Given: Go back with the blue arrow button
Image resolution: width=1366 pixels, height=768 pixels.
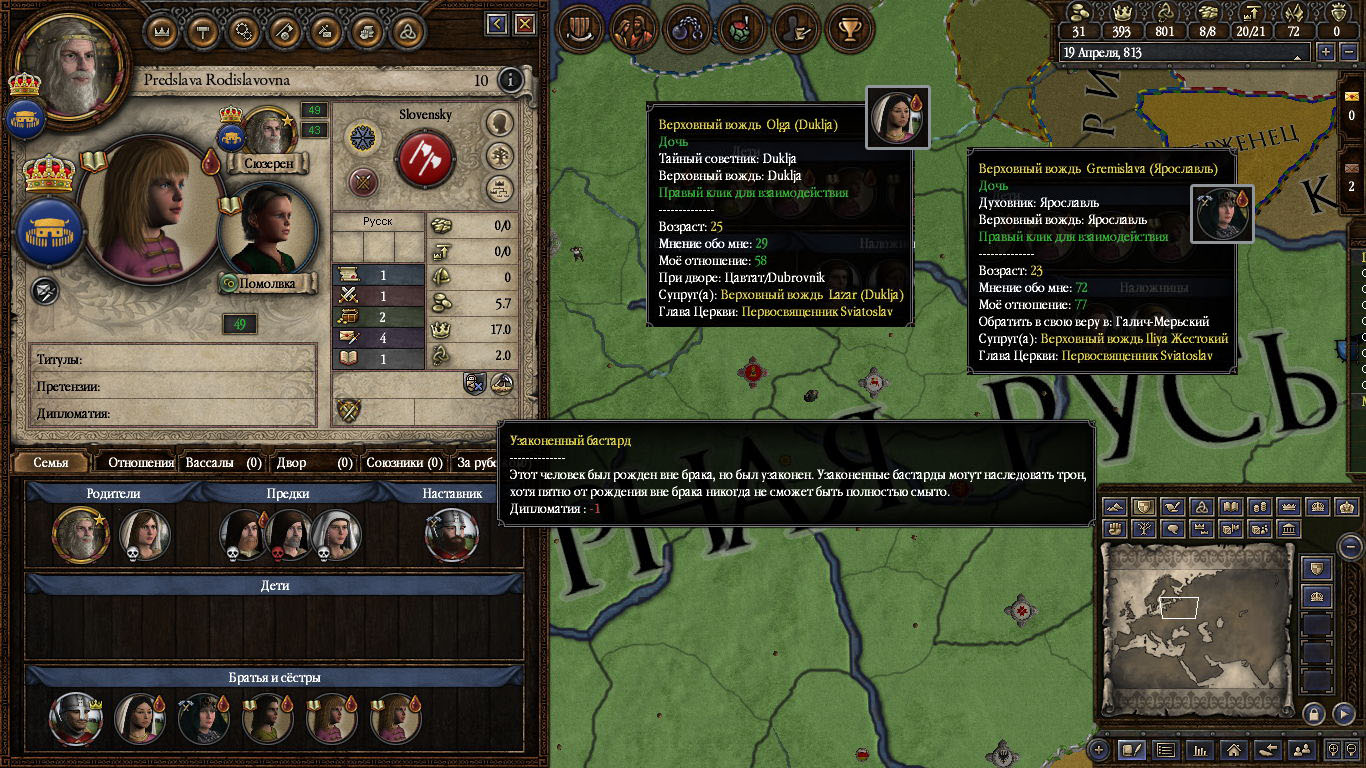Looking at the screenshot, I should coord(497,25).
